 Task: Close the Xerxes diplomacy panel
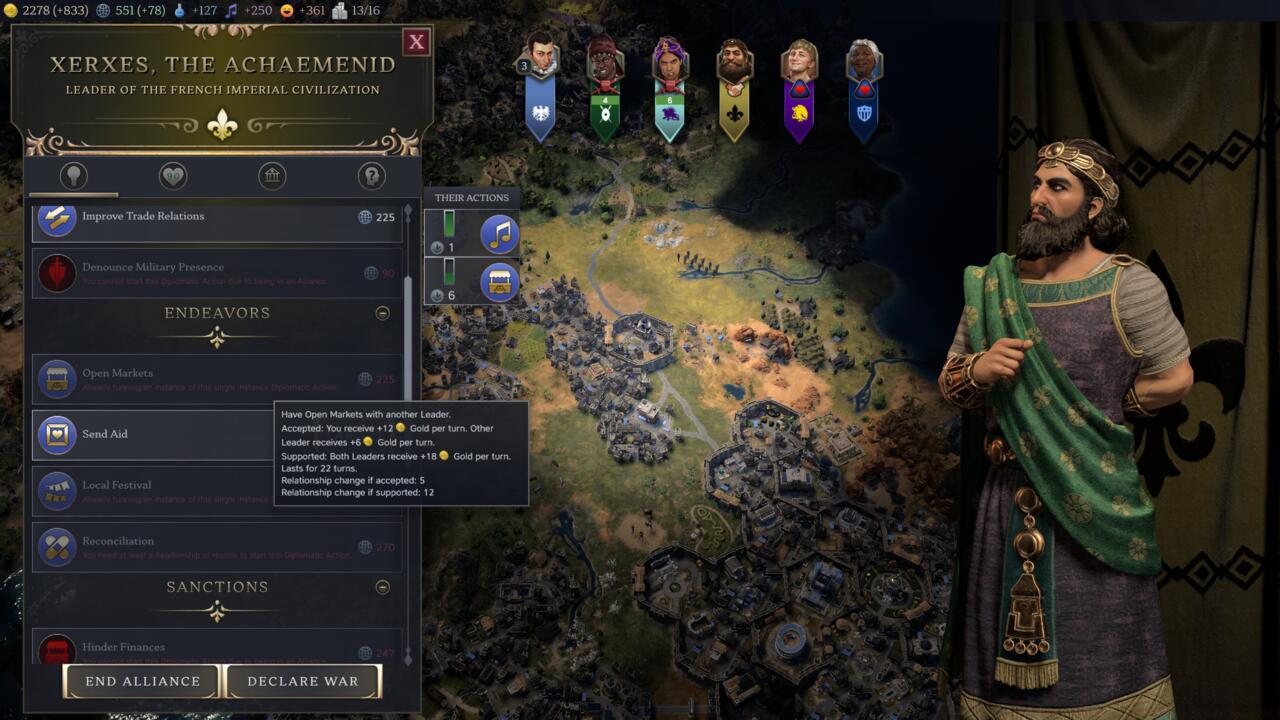tap(416, 42)
